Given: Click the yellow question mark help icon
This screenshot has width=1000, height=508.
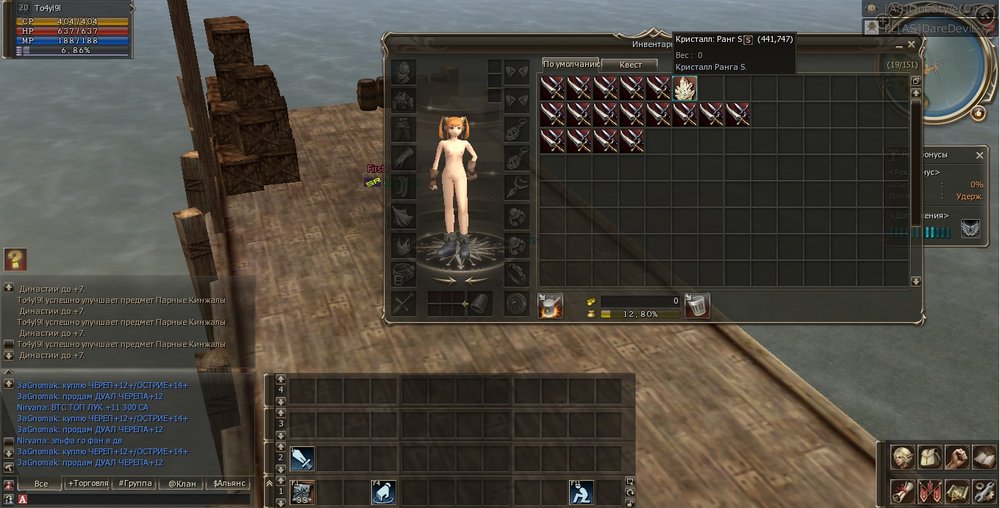Looking at the screenshot, I should 14,260.
